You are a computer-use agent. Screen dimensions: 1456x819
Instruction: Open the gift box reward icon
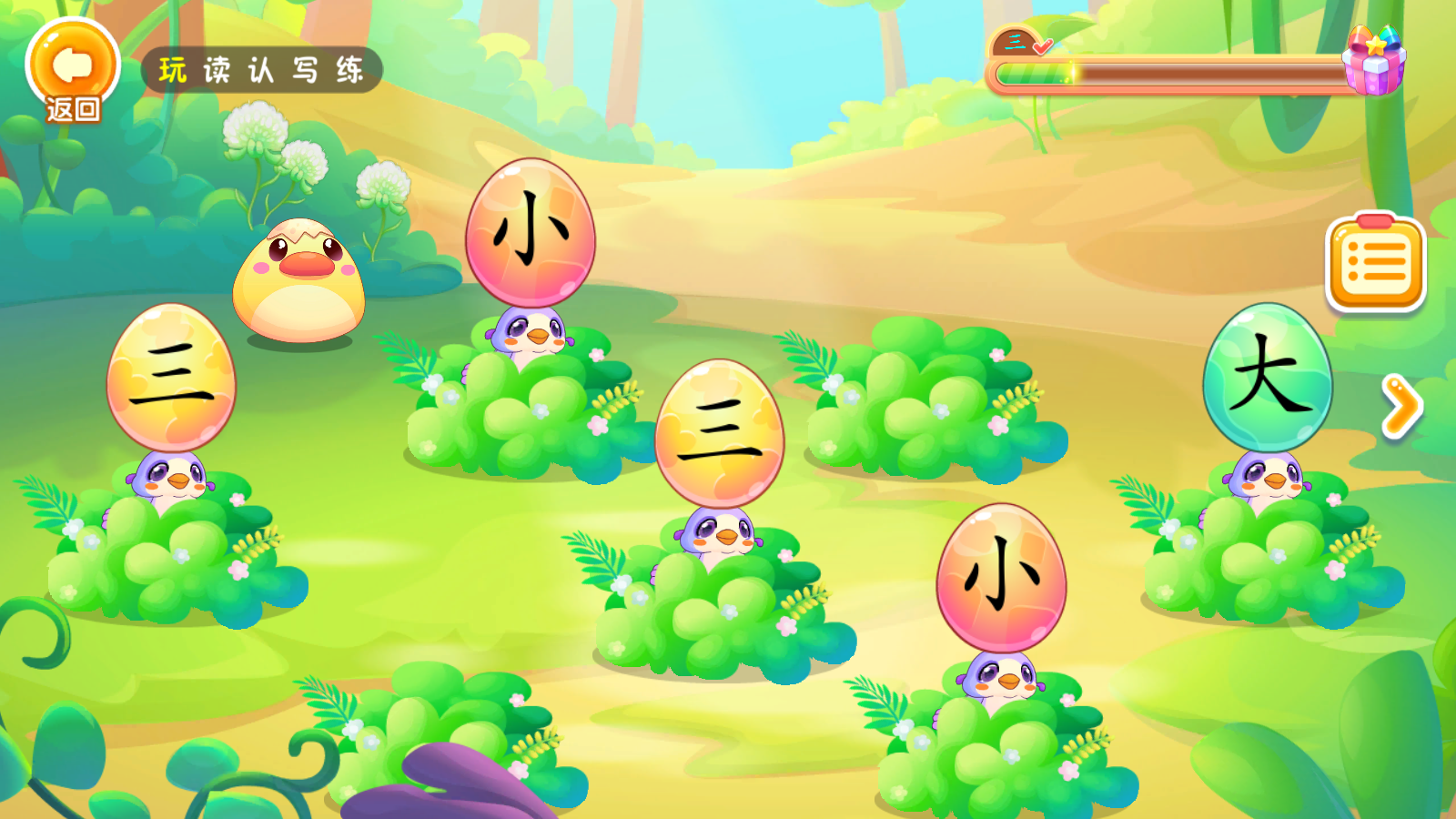(1375, 60)
